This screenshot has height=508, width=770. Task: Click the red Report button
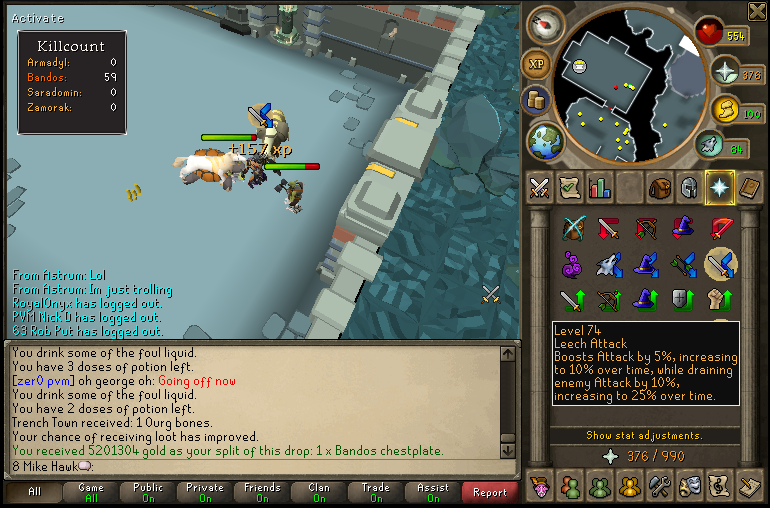(490, 492)
